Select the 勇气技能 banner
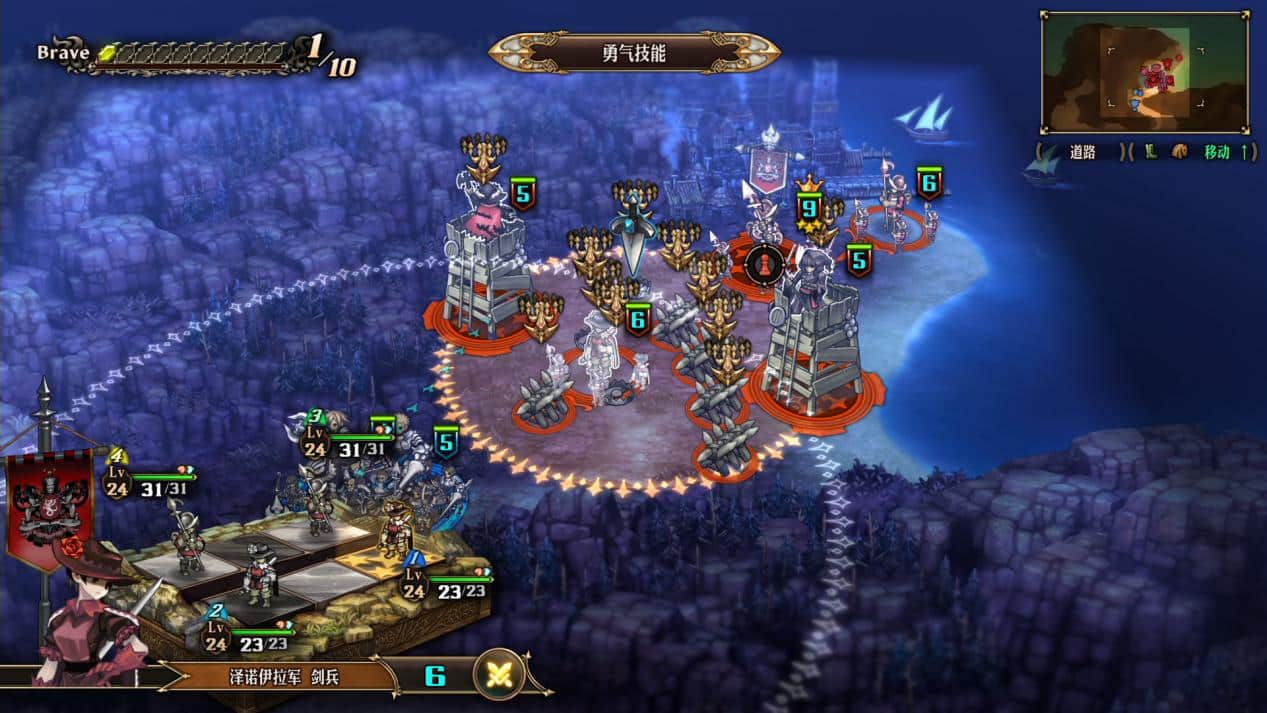1267x713 pixels. (634, 53)
